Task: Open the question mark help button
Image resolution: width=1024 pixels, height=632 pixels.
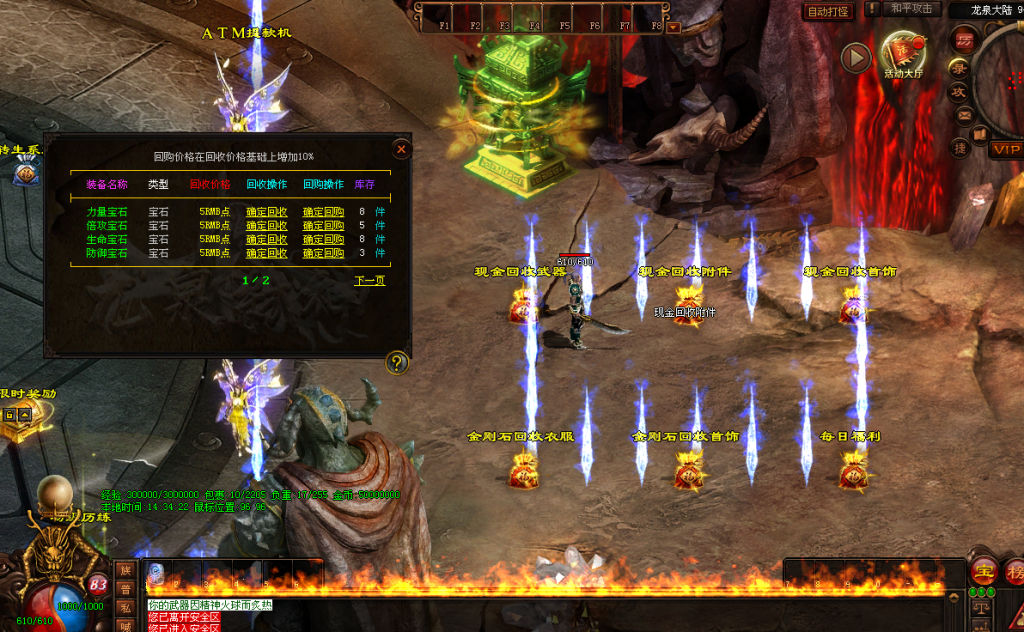Action: point(397,362)
